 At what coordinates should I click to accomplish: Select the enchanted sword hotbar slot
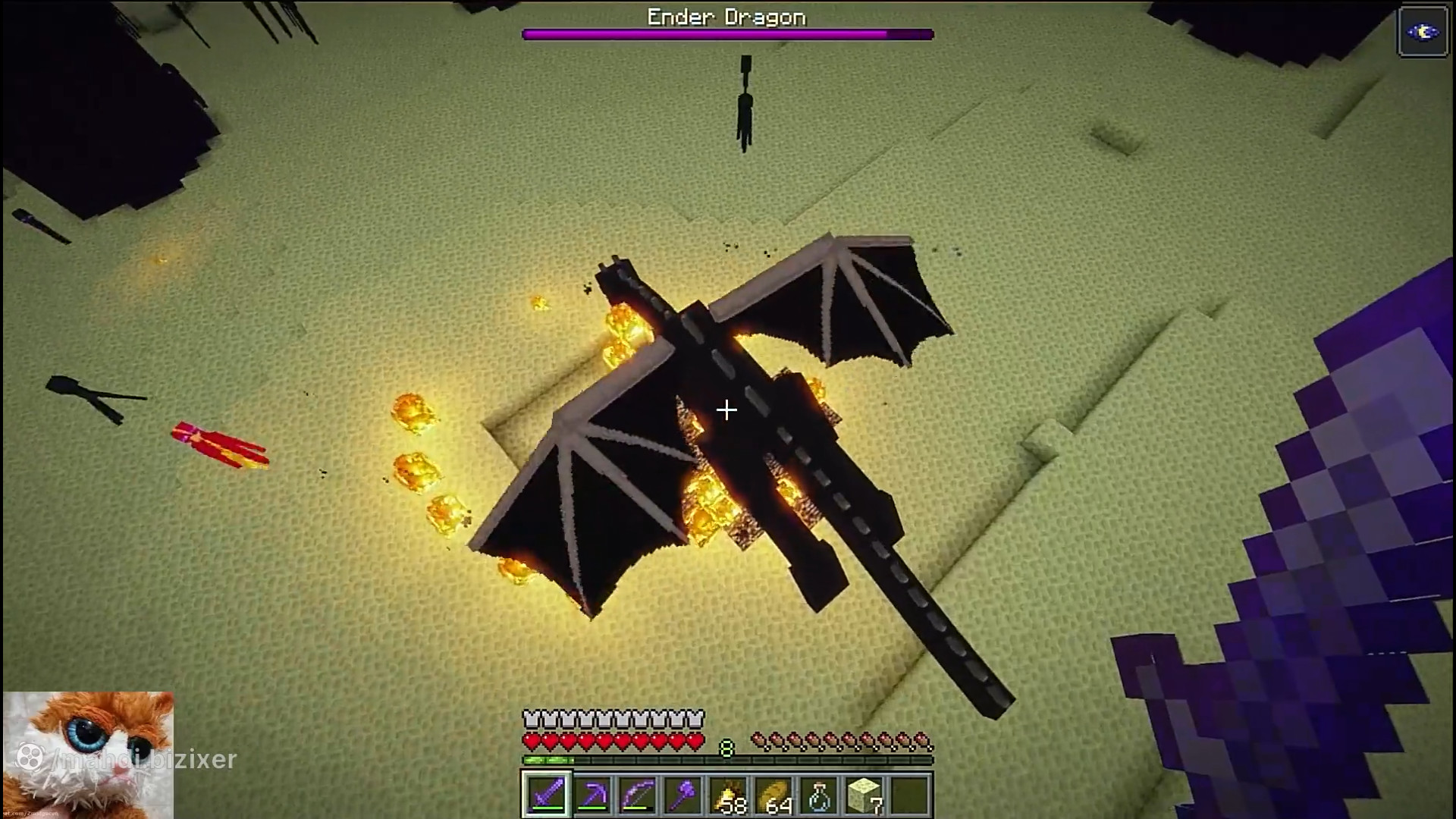(x=546, y=795)
